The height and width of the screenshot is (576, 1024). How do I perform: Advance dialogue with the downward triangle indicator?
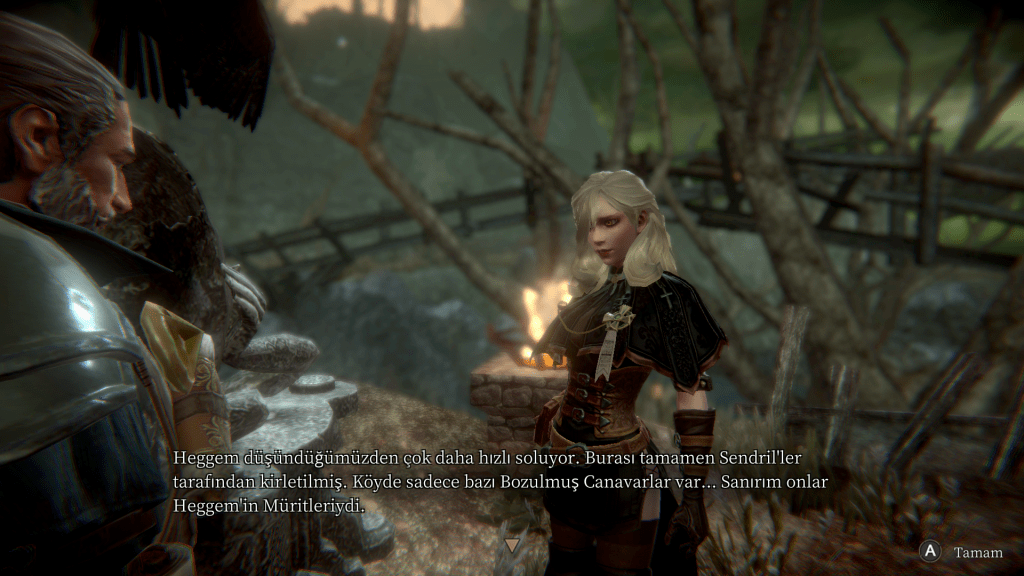coord(513,545)
